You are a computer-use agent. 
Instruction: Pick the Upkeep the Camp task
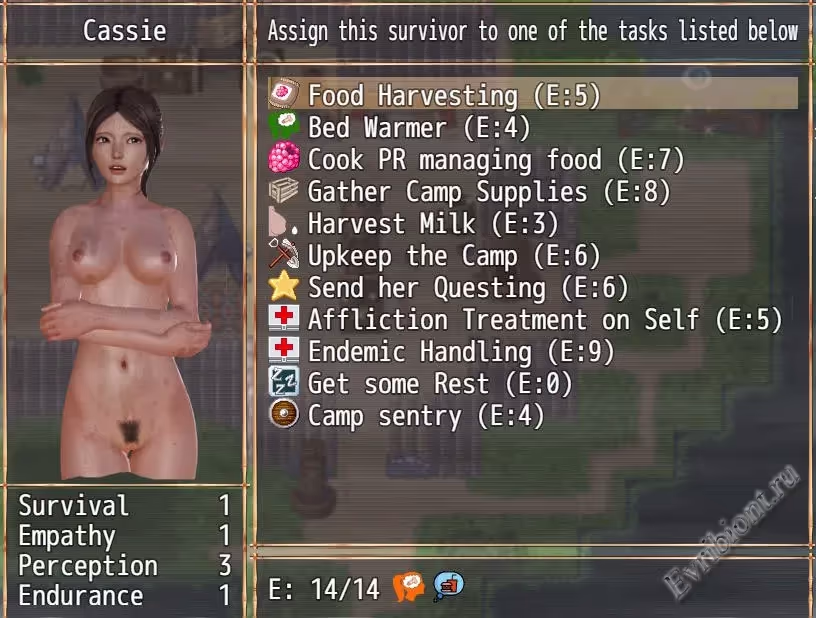tap(453, 256)
